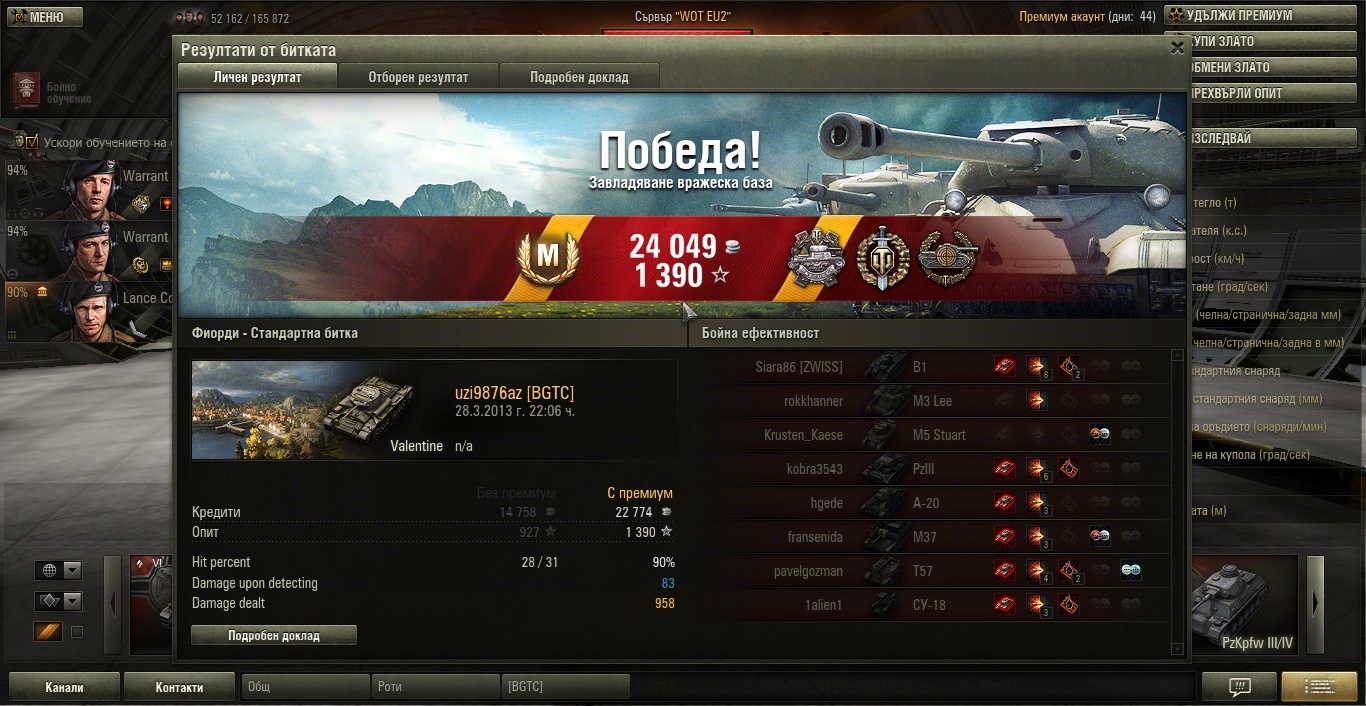Click the Подробен доклад button below stats
This screenshot has height=706, width=1366.
273,635
